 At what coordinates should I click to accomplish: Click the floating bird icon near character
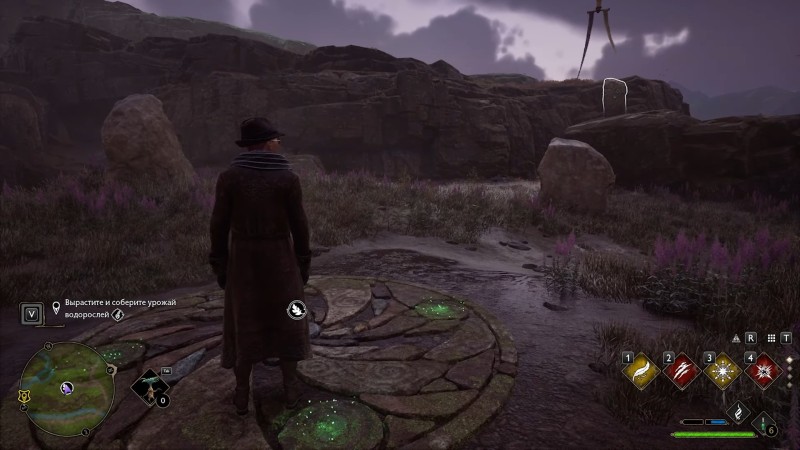(x=297, y=310)
